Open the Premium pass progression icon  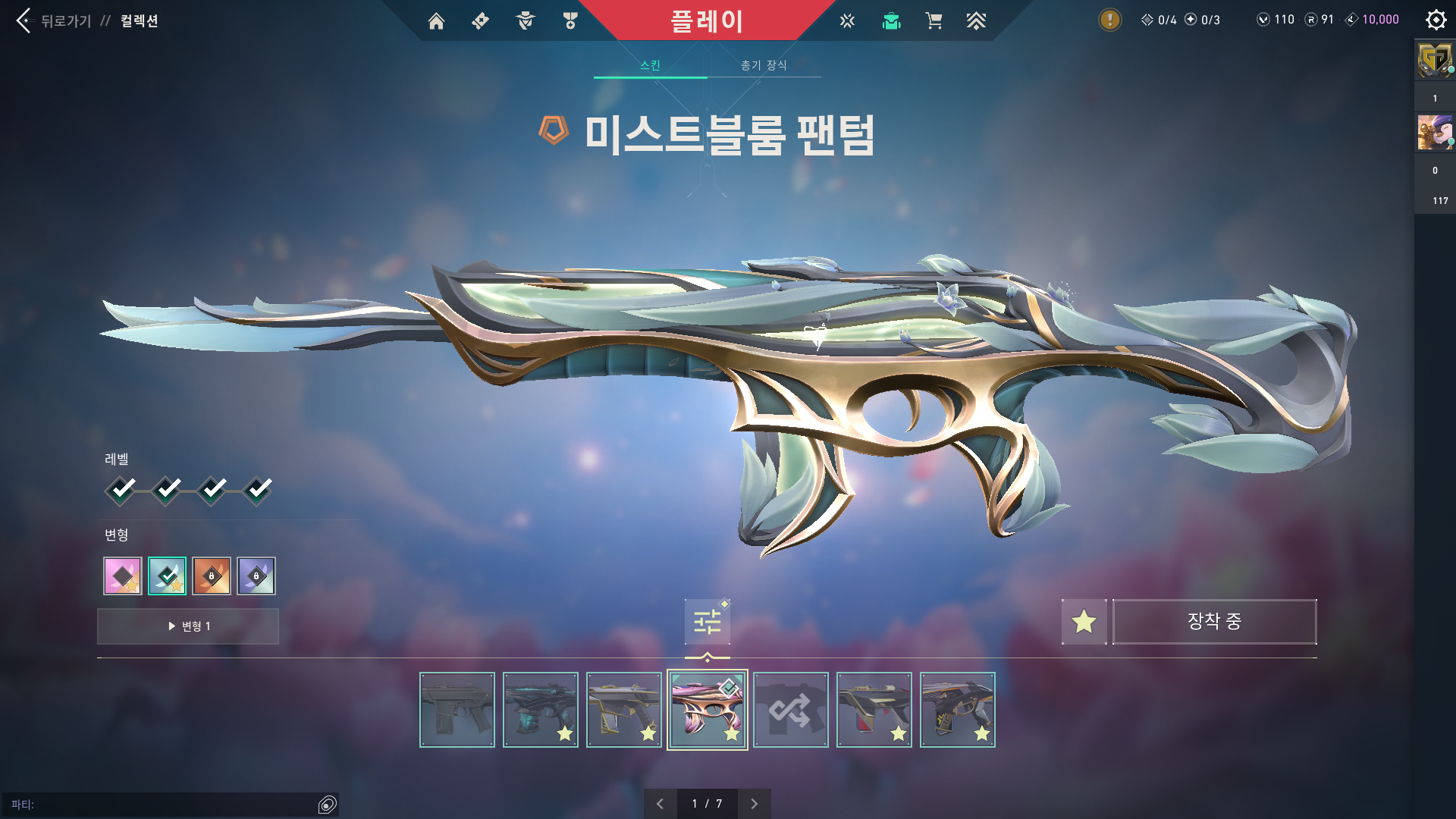977,20
